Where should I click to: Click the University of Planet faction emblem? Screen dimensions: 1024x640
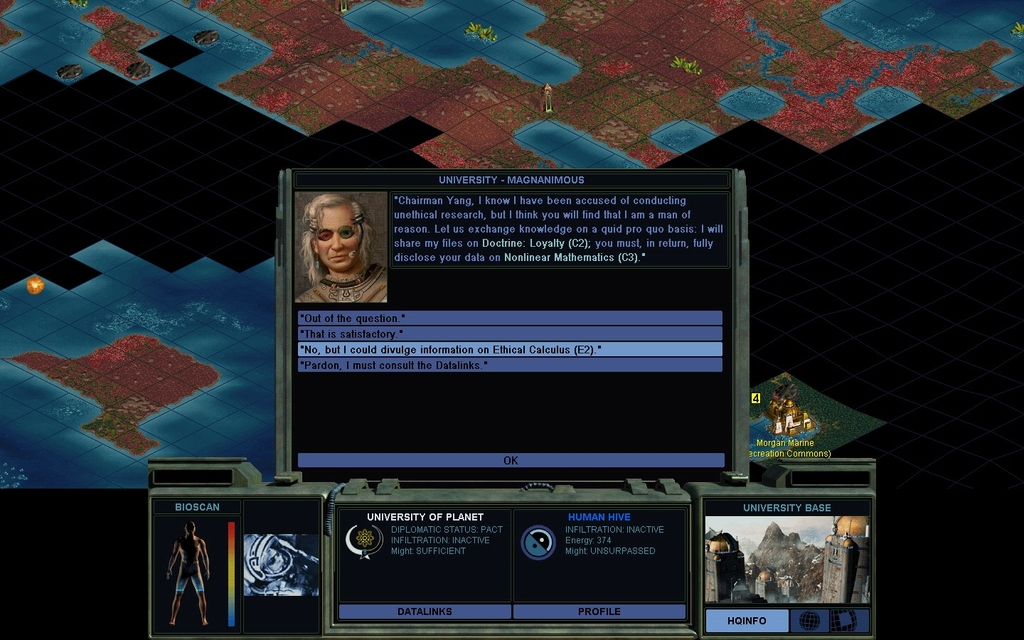point(364,541)
